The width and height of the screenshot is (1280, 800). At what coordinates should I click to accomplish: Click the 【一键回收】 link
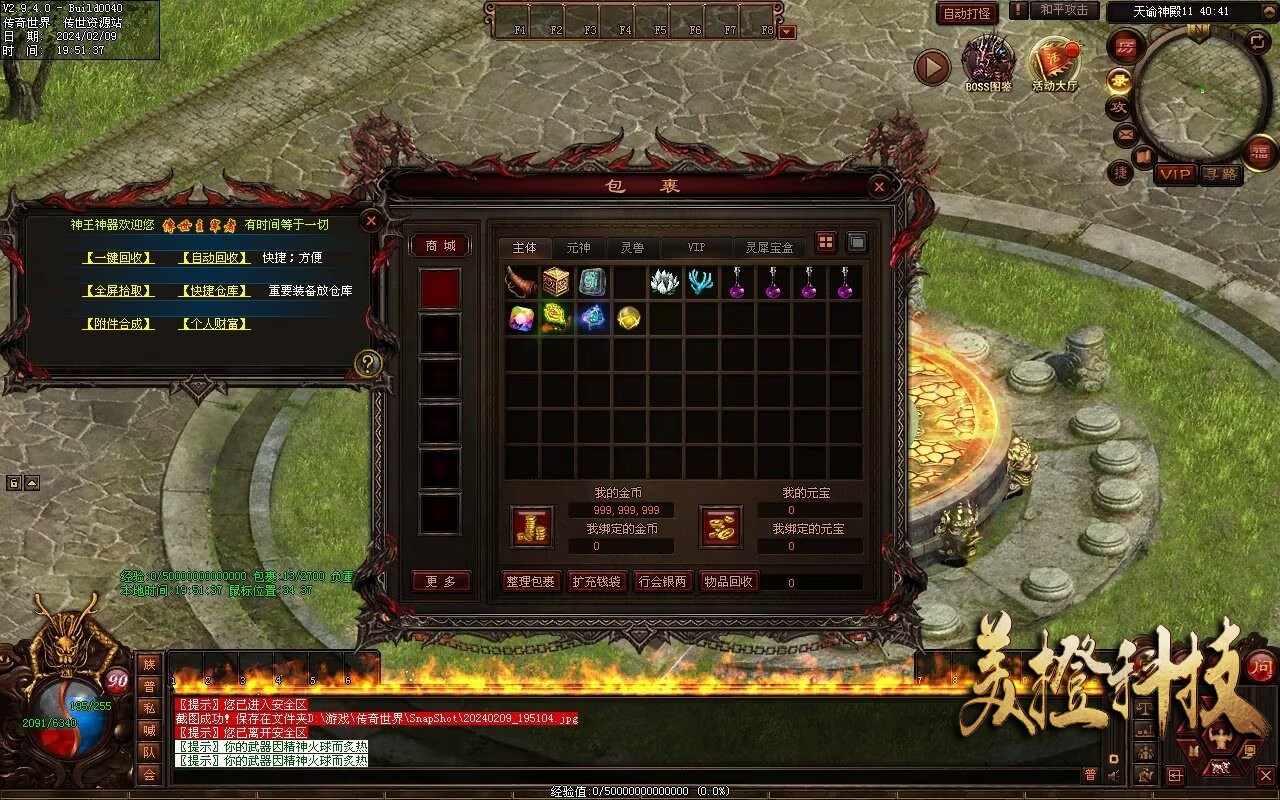(x=118, y=257)
